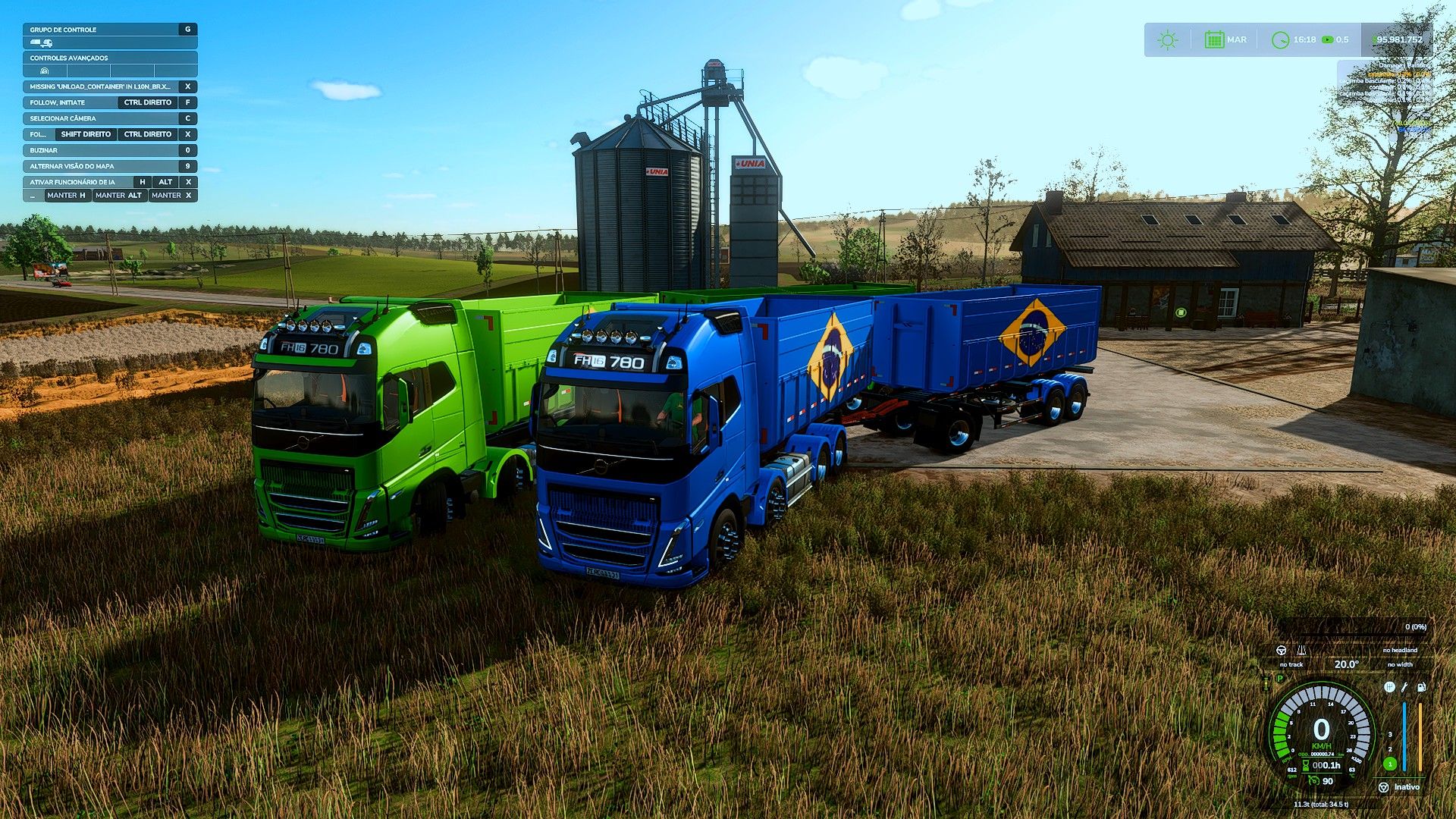Click the first Controles Avançados slot icon

[x=45, y=71]
